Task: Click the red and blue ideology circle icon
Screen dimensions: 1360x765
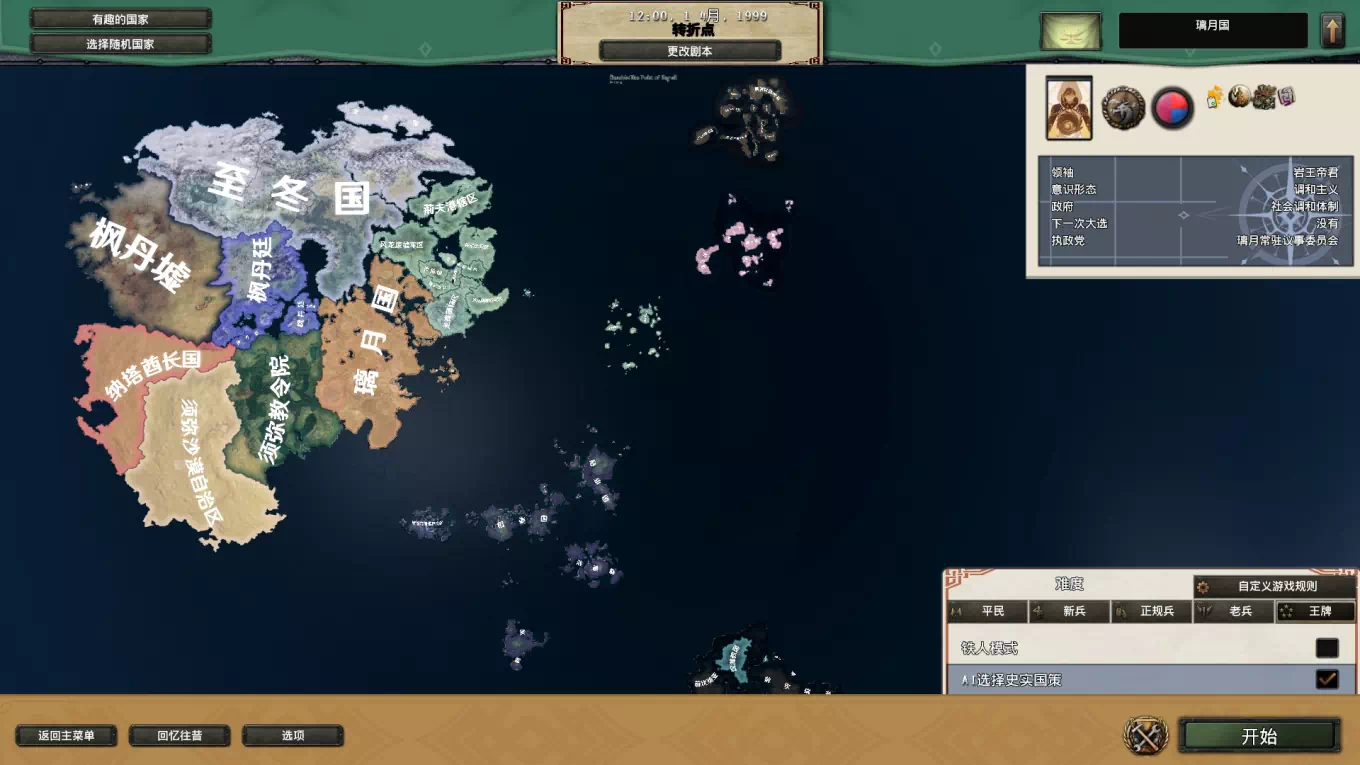Action: (1172, 108)
